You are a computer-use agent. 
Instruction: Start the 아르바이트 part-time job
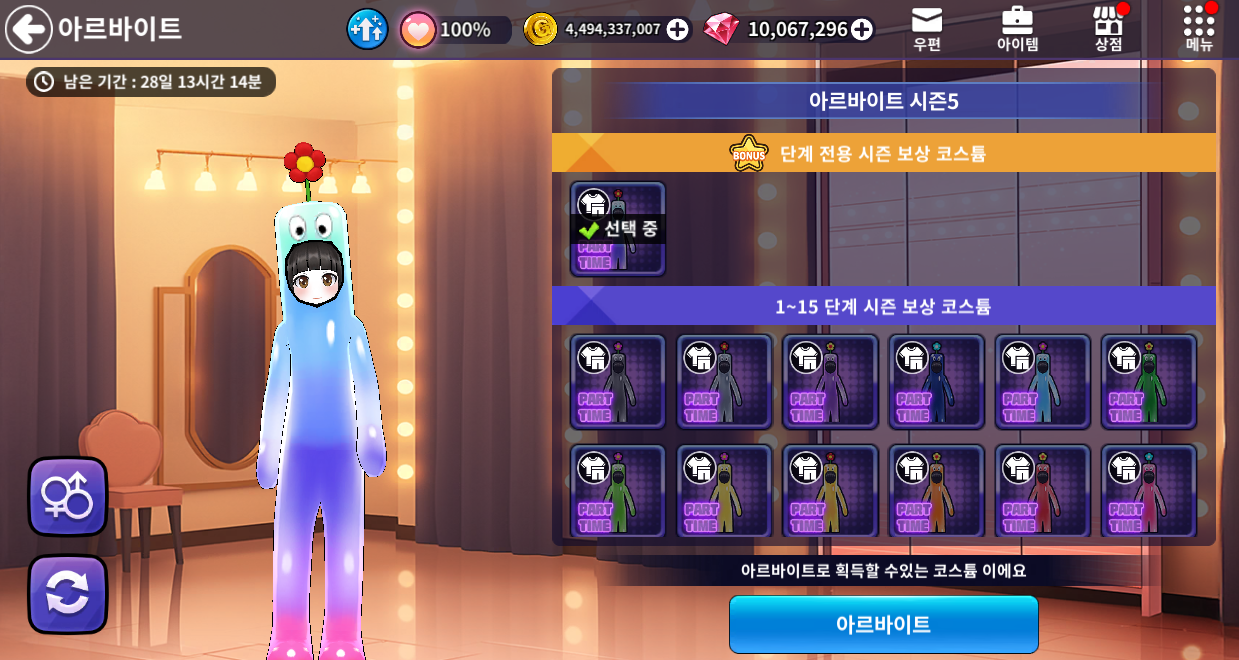[883, 625]
